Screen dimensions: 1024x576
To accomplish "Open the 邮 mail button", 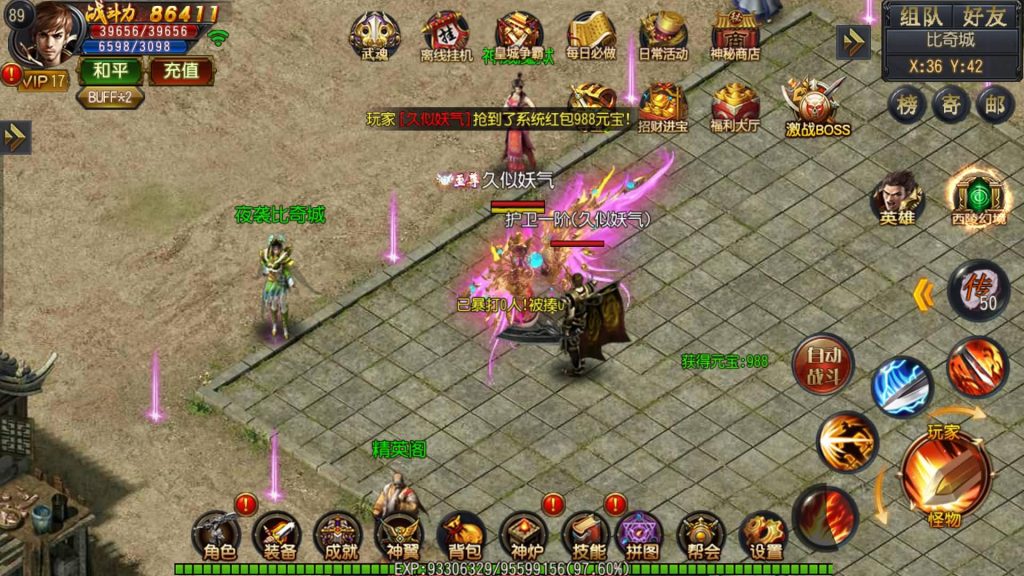I will click(994, 105).
